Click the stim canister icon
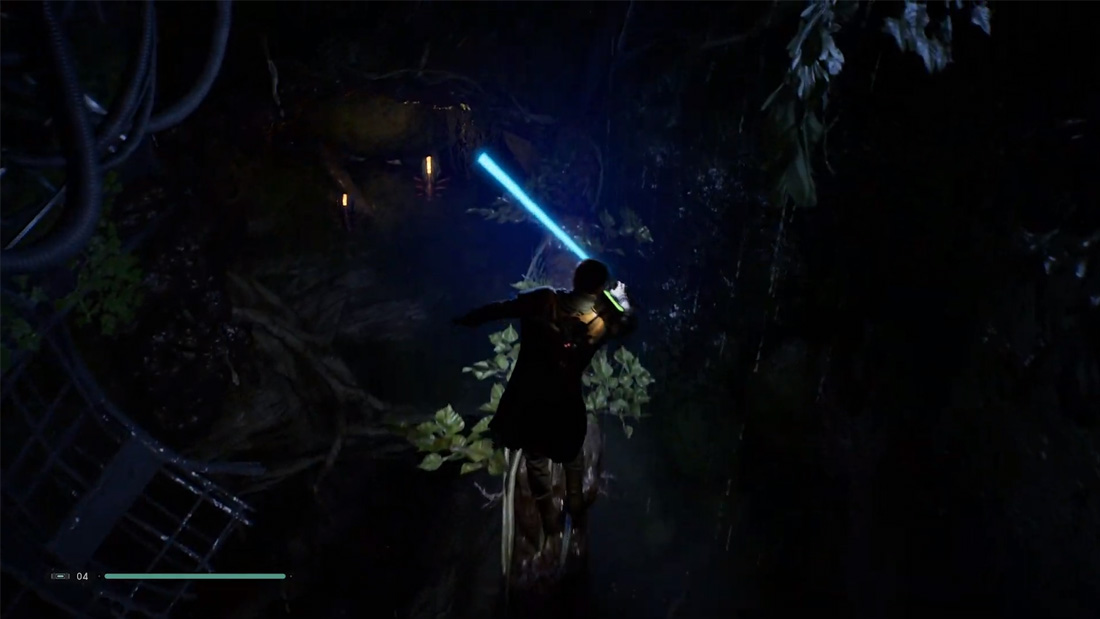The width and height of the screenshot is (1100, 619). tap(61, 576)
